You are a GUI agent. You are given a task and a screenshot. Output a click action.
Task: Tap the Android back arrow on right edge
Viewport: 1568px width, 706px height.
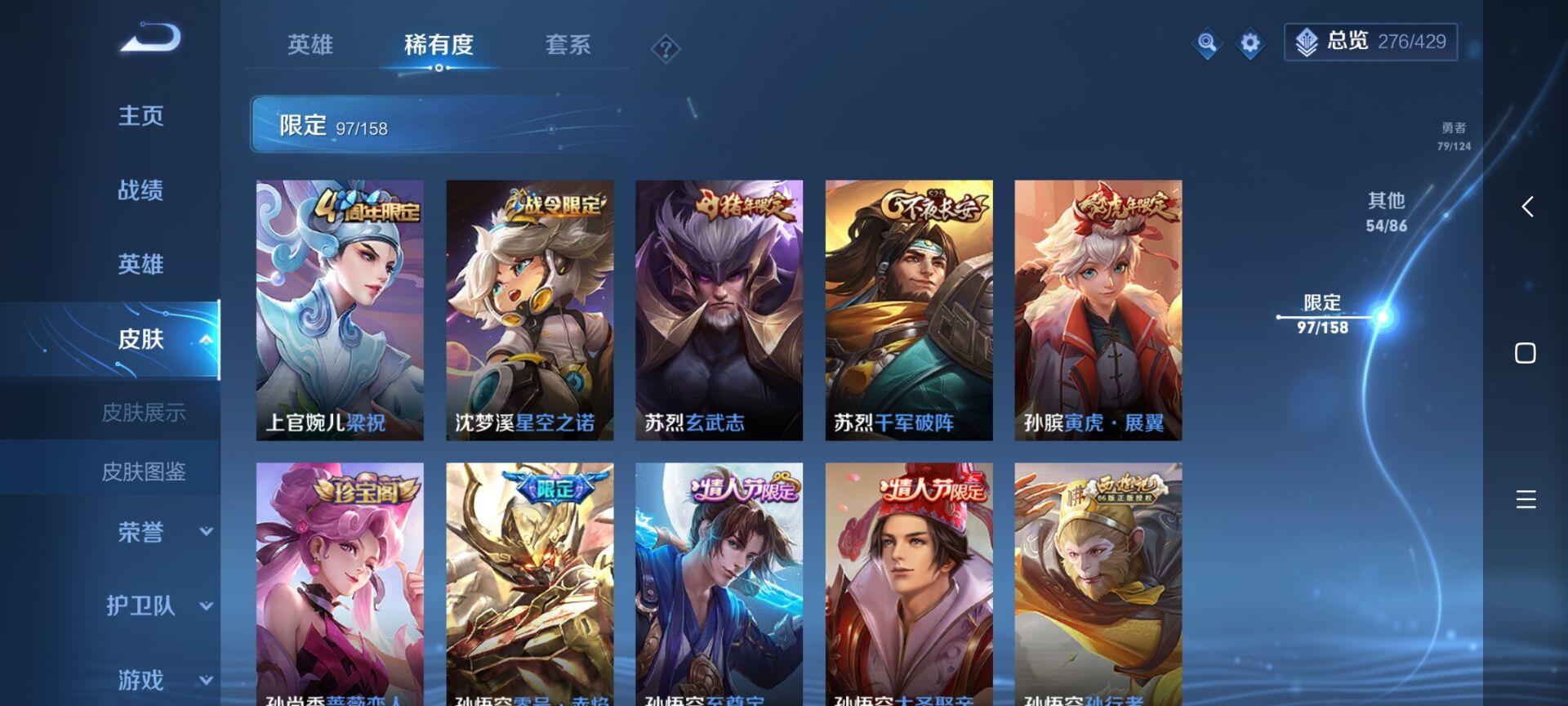(1526, 208)
